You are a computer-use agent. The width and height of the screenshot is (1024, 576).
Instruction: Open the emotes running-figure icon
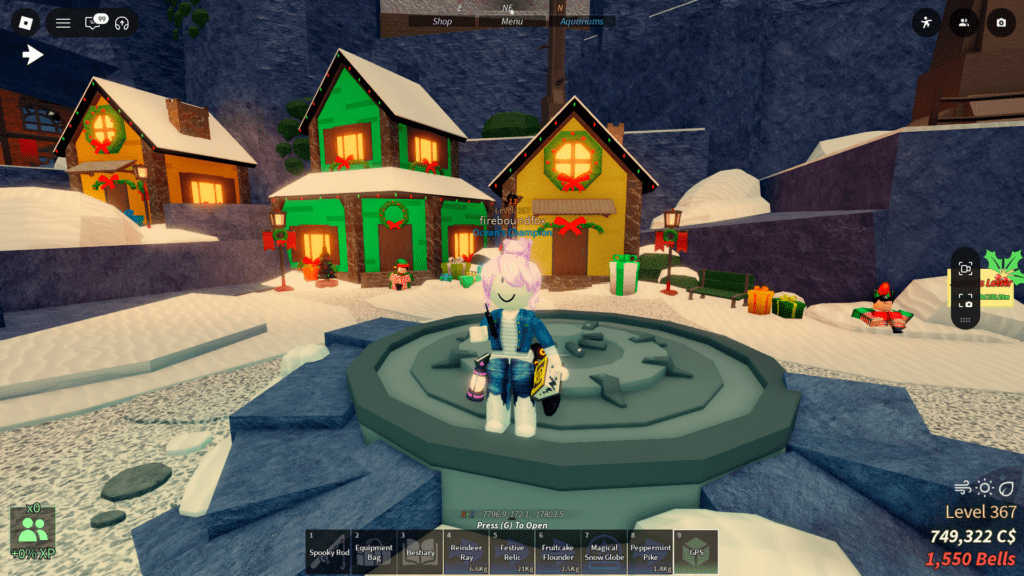[927, 22]
